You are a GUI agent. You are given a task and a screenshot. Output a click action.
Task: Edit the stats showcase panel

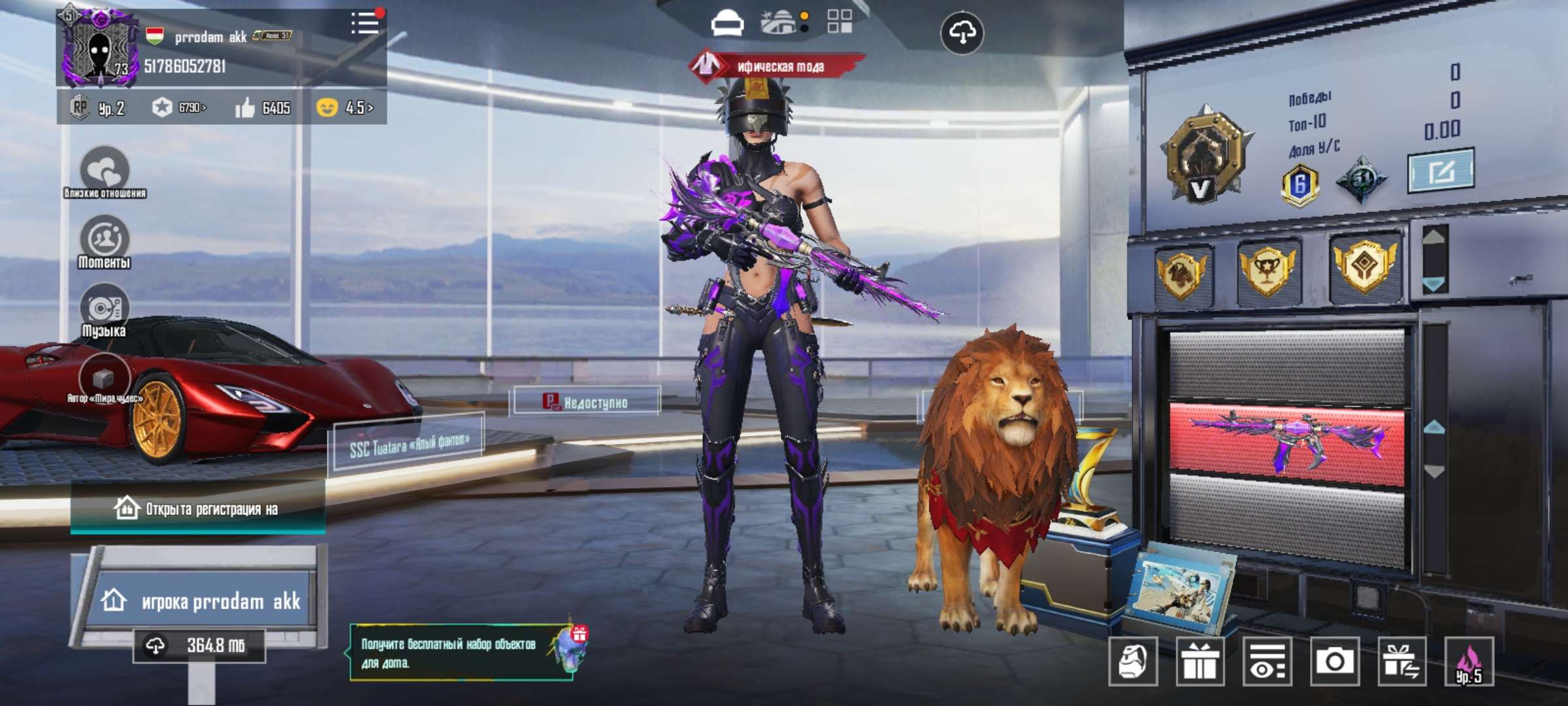1440,171
